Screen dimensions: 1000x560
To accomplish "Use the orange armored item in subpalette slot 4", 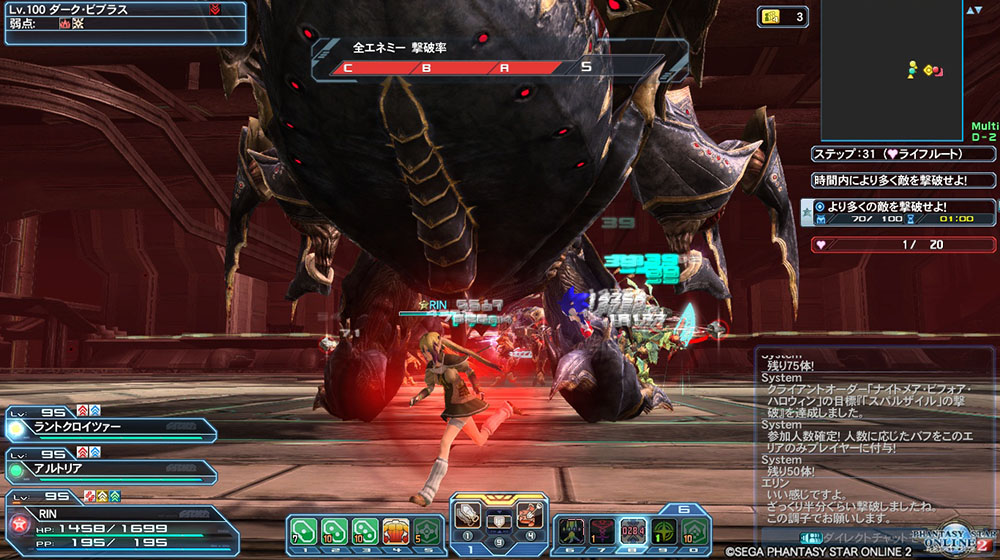I will point(397,530).
